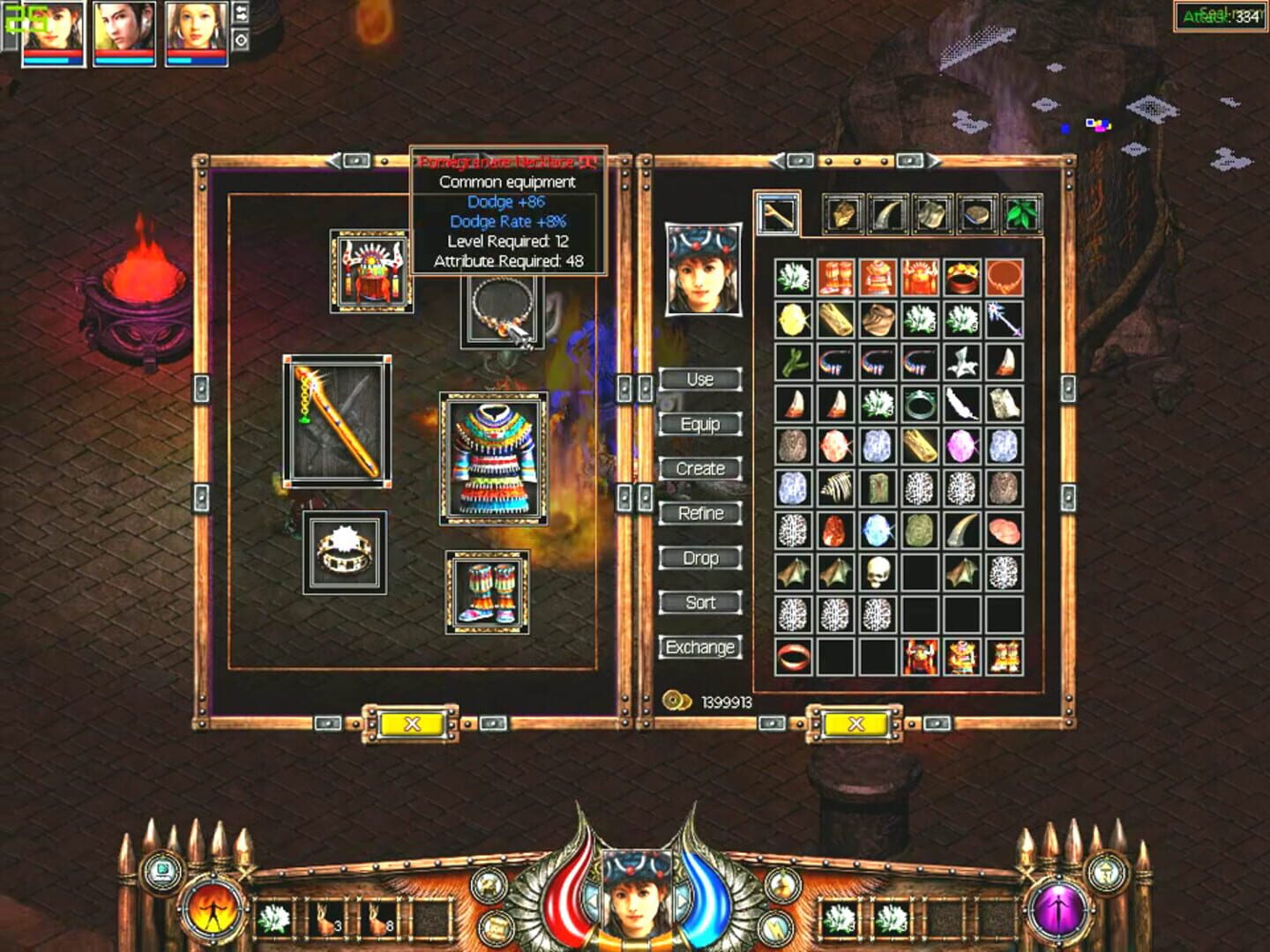Click the lightning toggle near the character portrait
The image size is (1270, 952).
775,927
